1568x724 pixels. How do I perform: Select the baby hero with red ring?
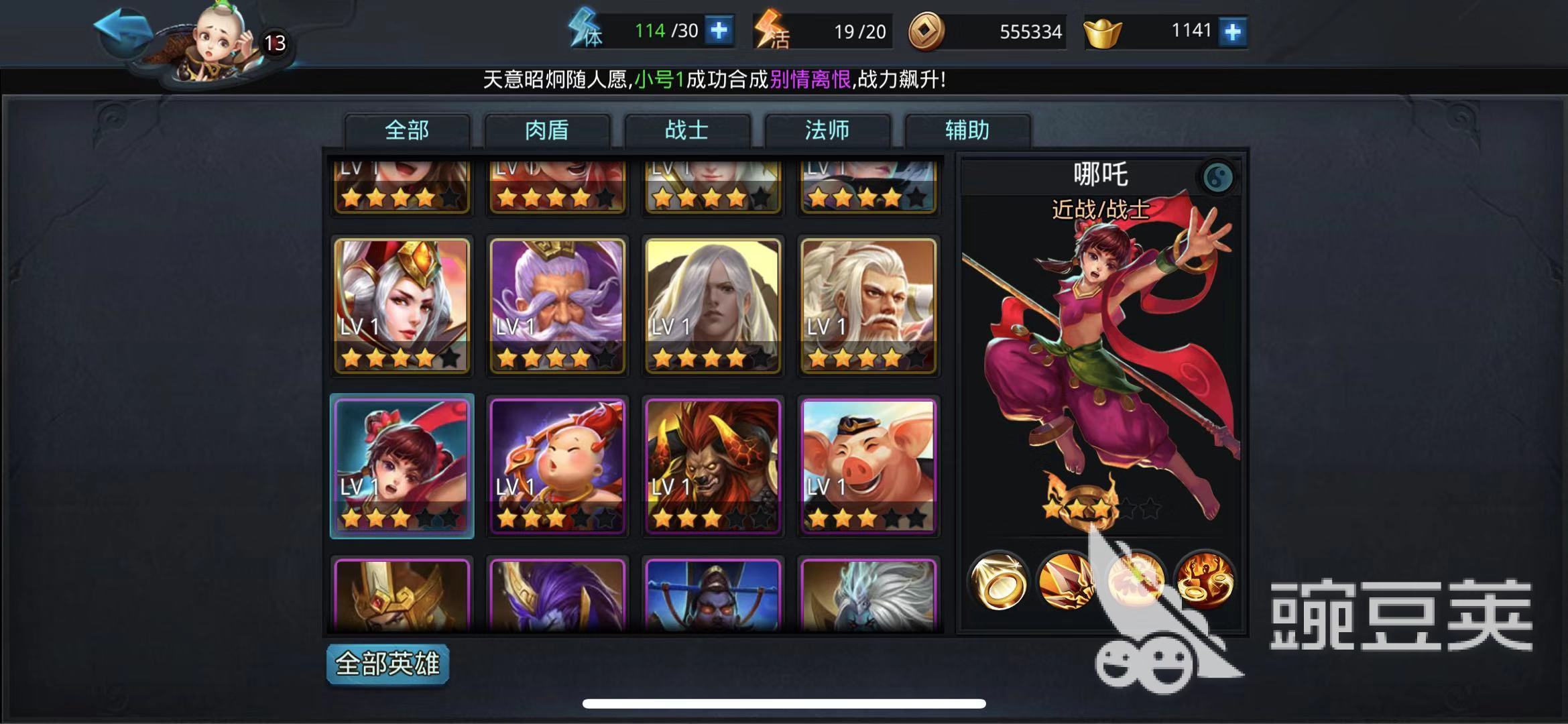[557, 466]
